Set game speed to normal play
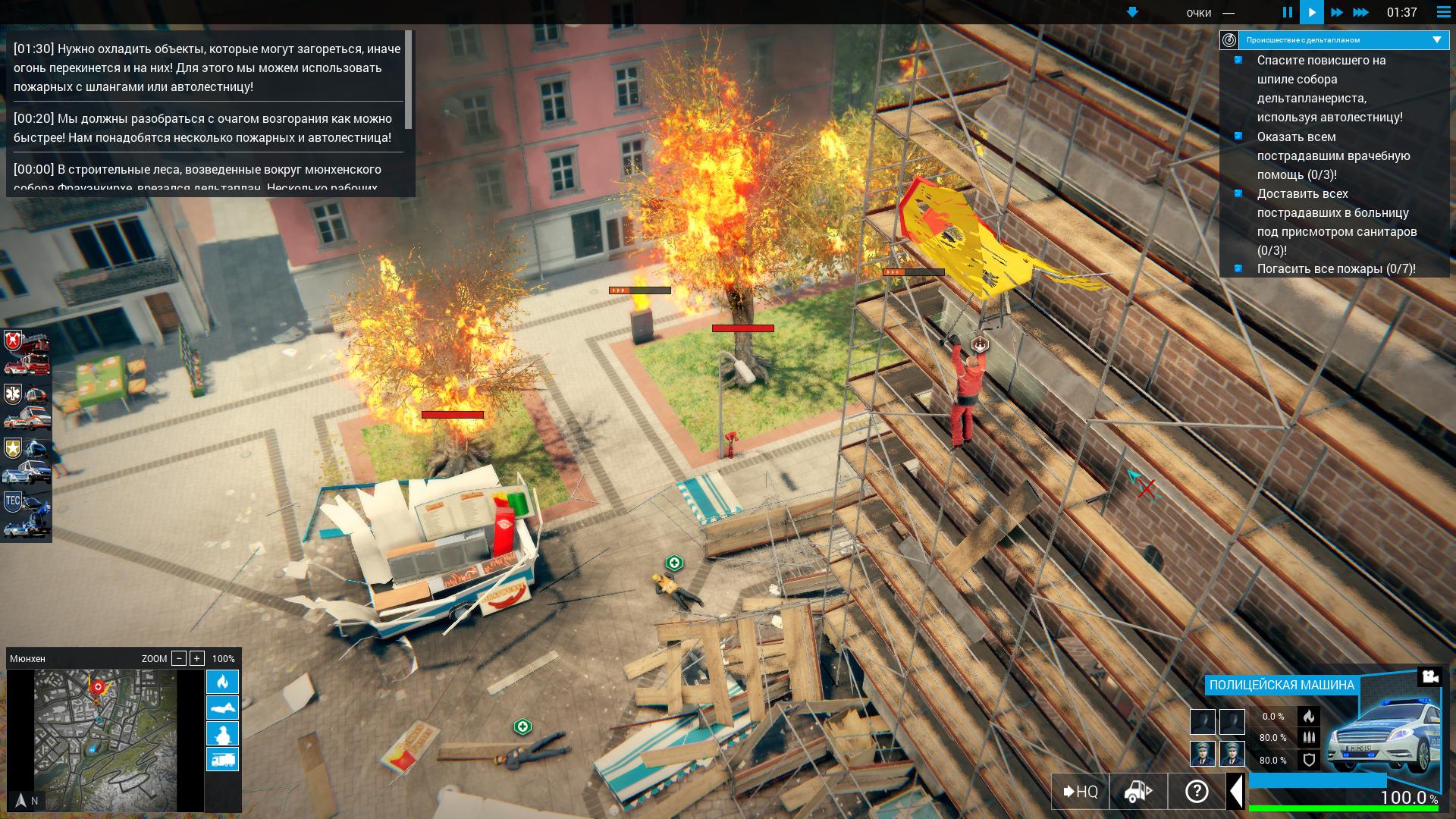Image resolution: width=1456 pixels, height=819 pixels. (1311, 12)
